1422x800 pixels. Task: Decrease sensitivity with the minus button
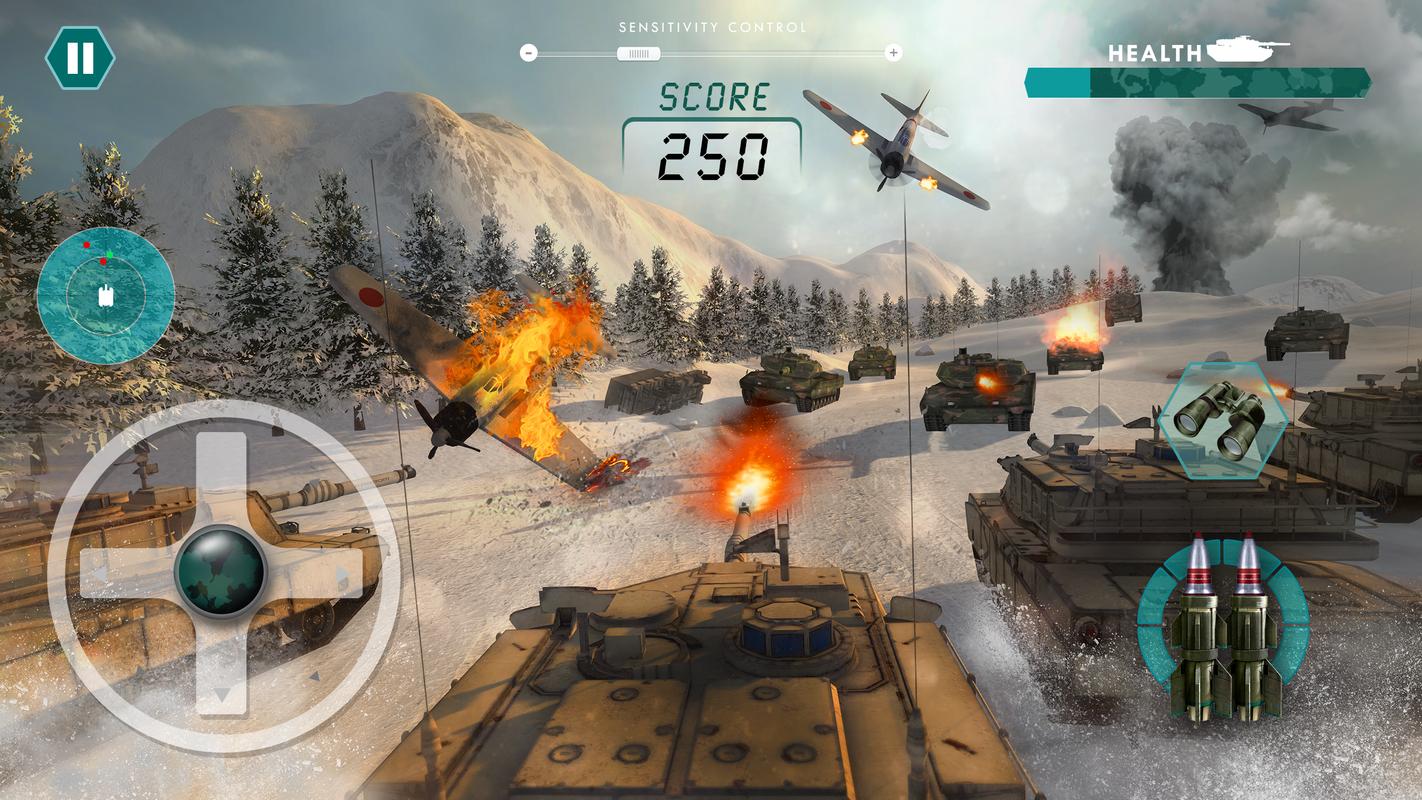pyautogui.click(x=529, y=53)
